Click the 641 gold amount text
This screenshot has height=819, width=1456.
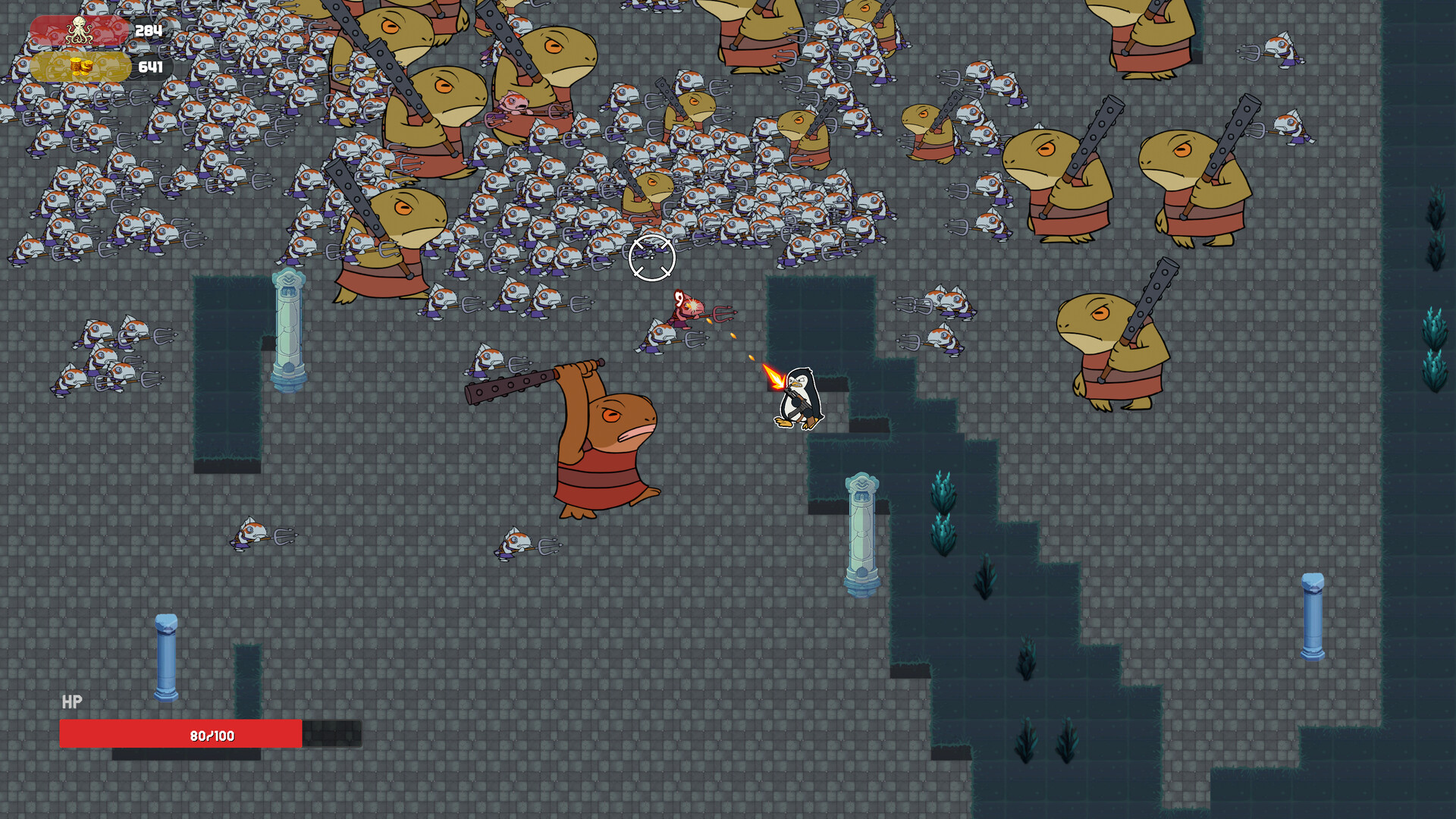149,67
